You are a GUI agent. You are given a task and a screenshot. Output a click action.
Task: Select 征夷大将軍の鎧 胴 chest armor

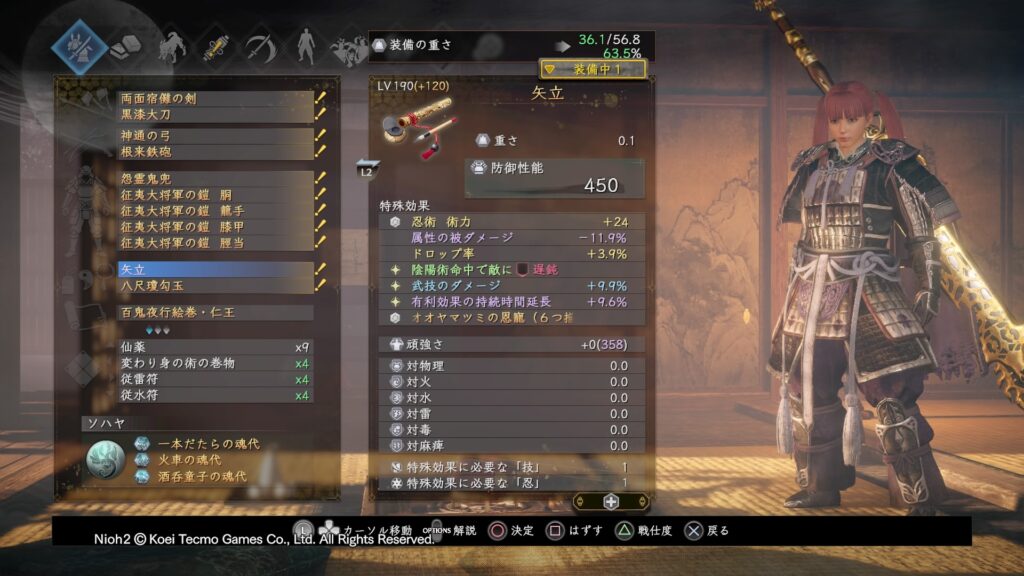(x=215, y=195)
